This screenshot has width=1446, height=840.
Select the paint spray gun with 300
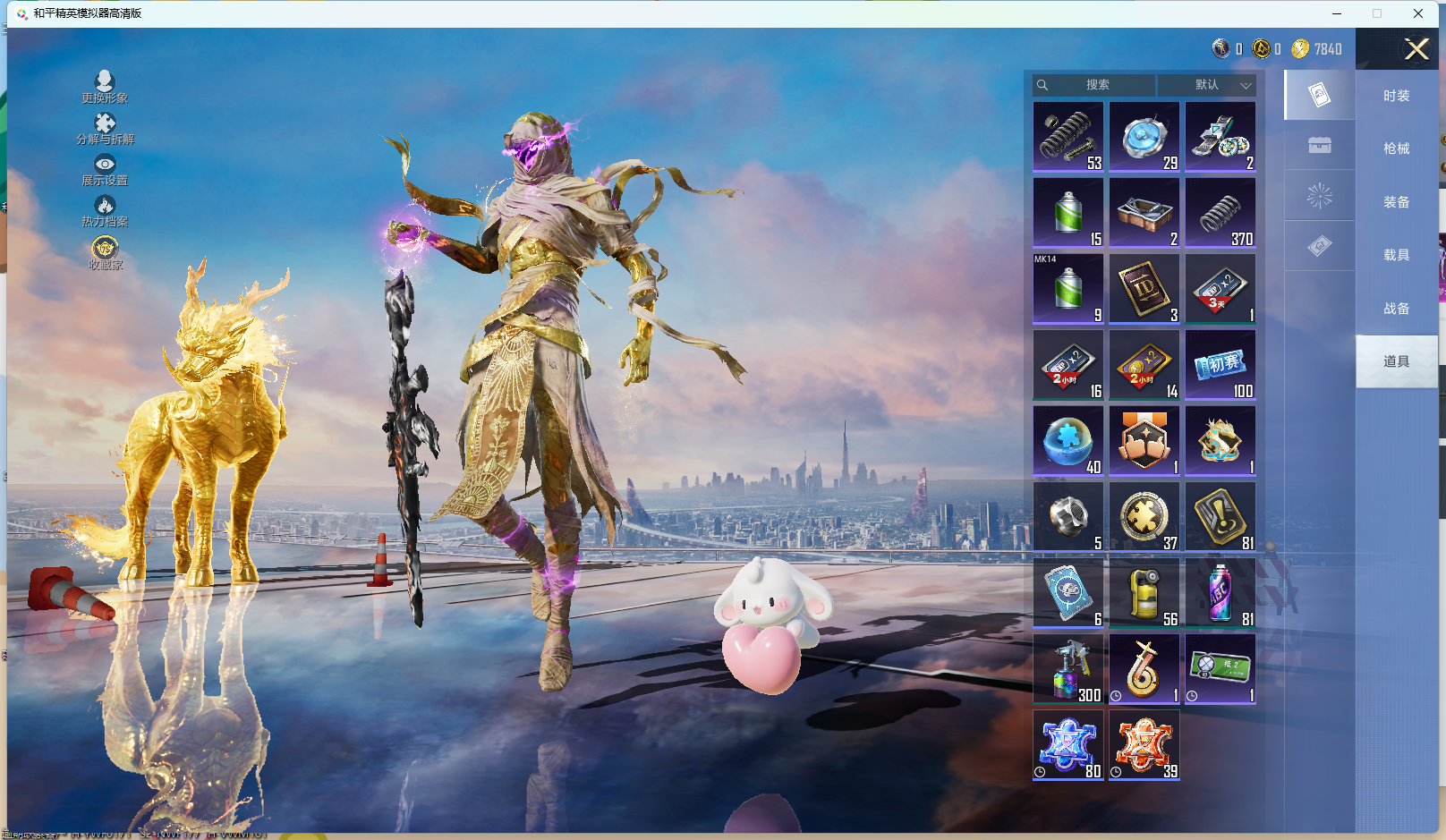(x=1068, y=668)
